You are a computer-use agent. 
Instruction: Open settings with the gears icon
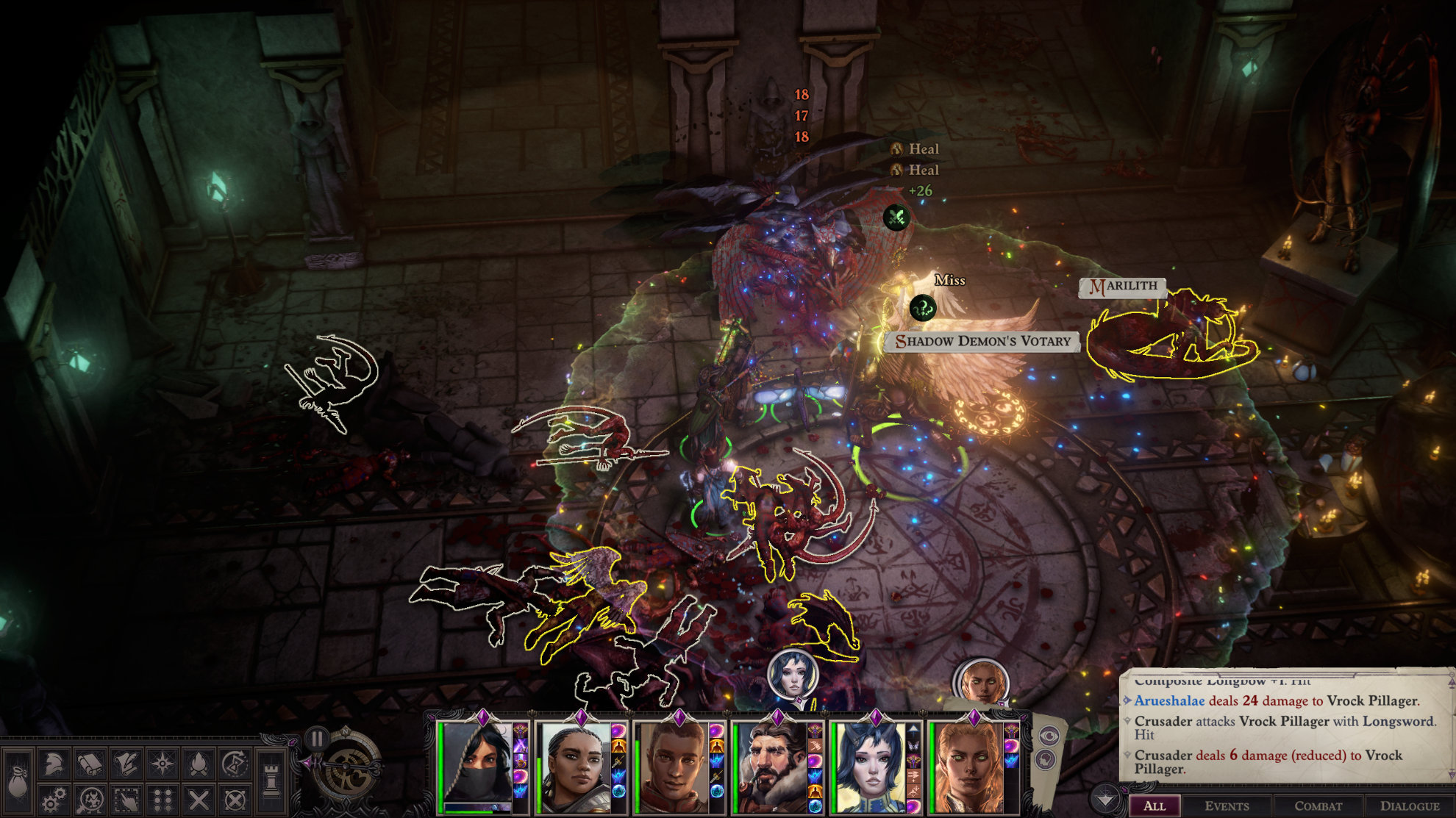pyautogui.click(x=53, y=799)
